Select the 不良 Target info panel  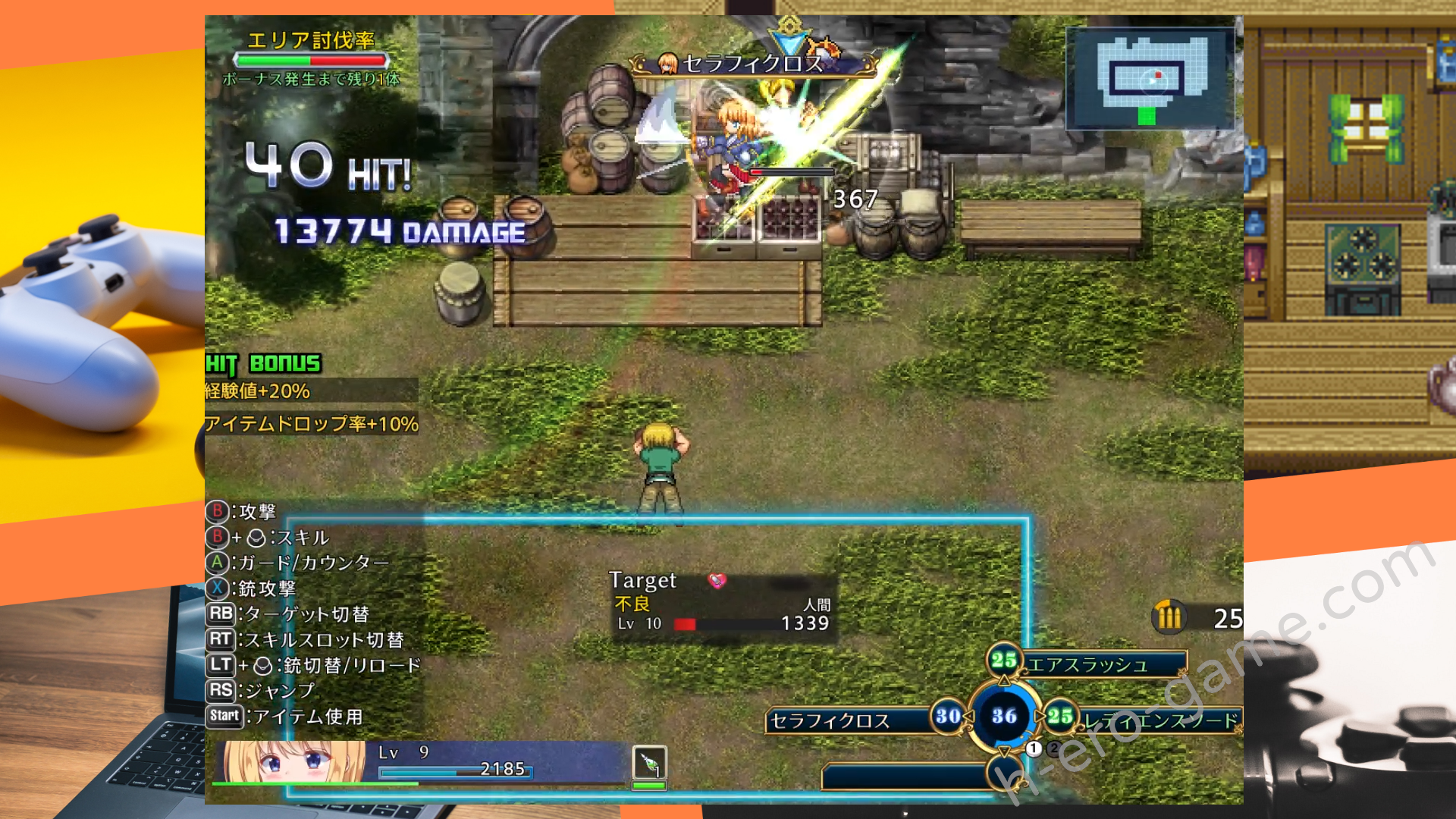coord(723,605)
